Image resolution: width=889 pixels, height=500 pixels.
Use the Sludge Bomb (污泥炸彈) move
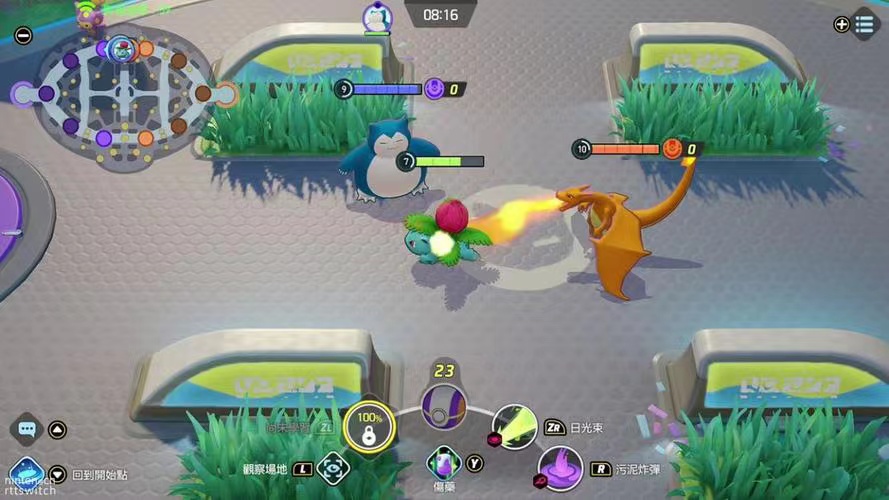tap(560, 468)
